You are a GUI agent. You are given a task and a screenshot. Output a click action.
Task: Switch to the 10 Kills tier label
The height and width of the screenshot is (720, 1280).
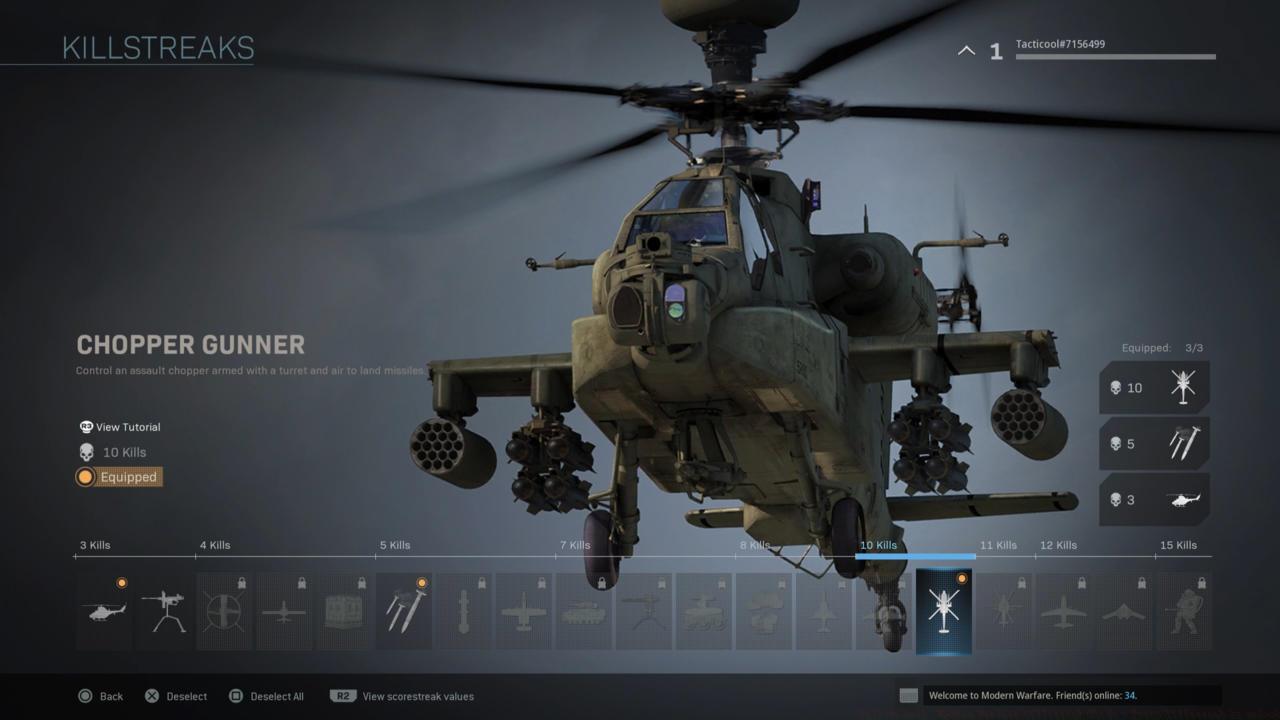pyautogui.click(x=878, y=545)
